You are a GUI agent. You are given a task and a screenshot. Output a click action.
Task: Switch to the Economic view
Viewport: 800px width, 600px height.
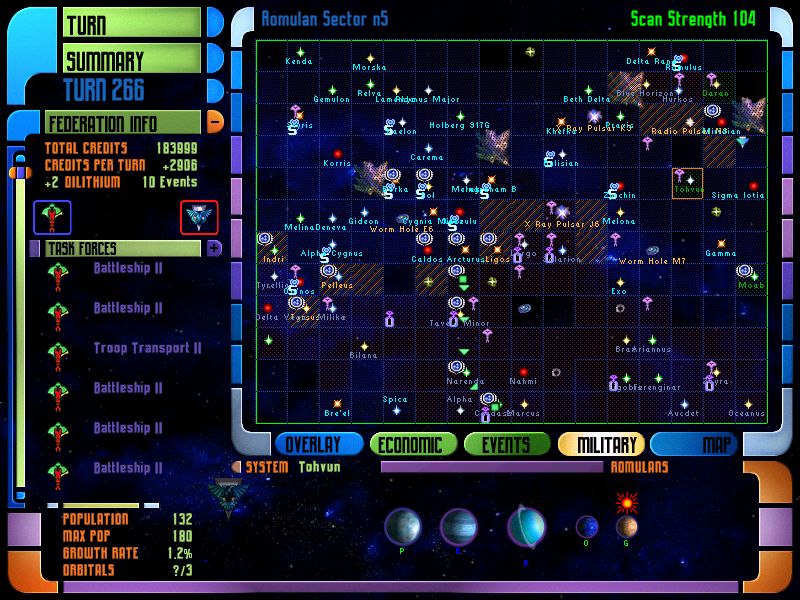412,445
